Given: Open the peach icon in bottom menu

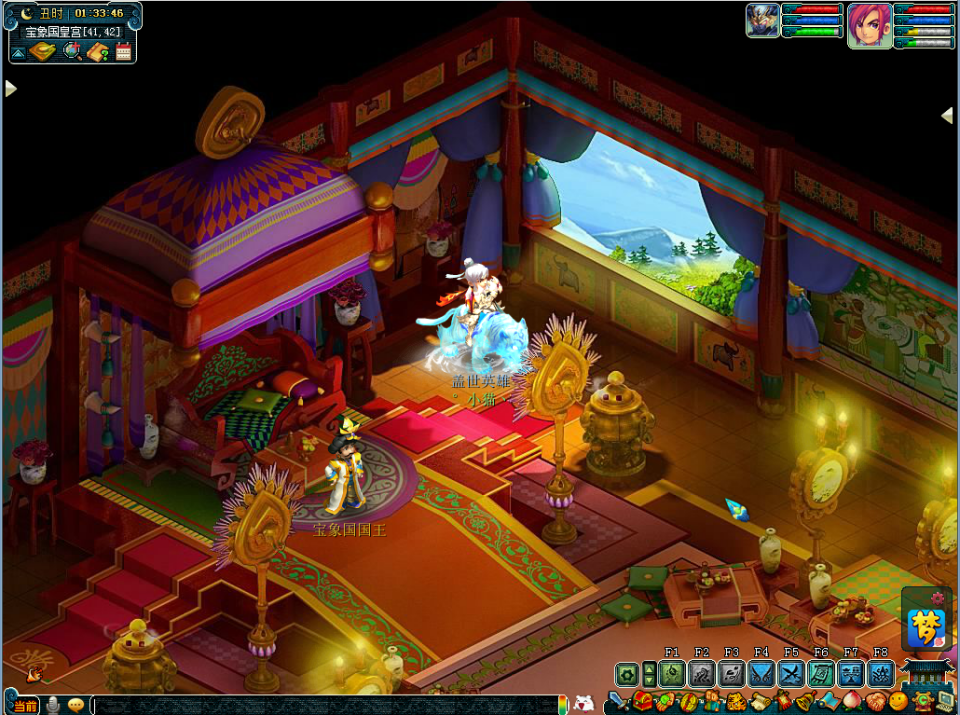Looking at the screenshot, I should point(851,703).
